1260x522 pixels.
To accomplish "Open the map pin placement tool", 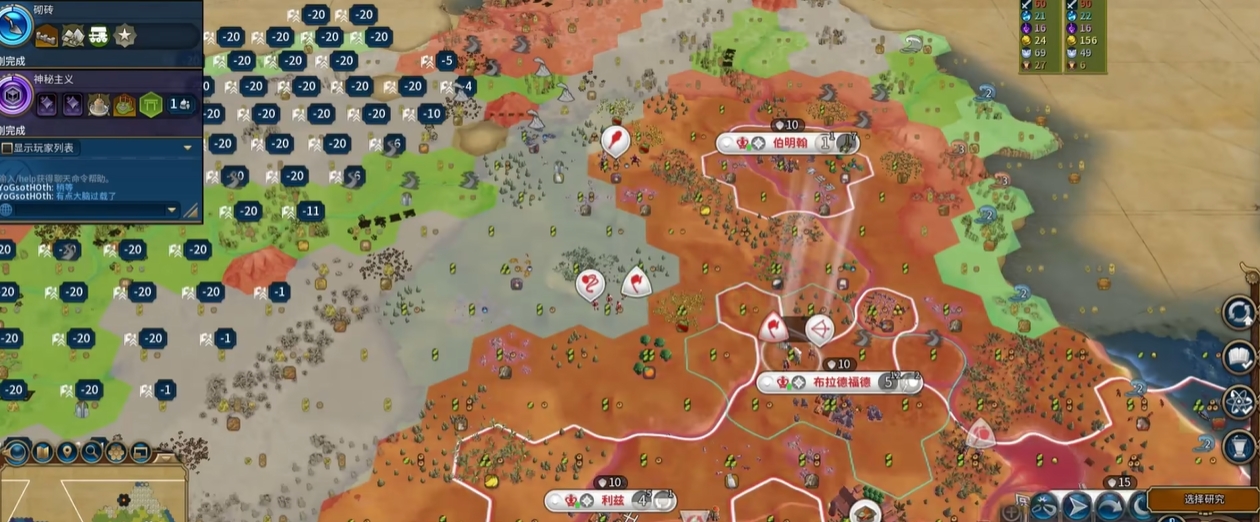I will point(68,452).
